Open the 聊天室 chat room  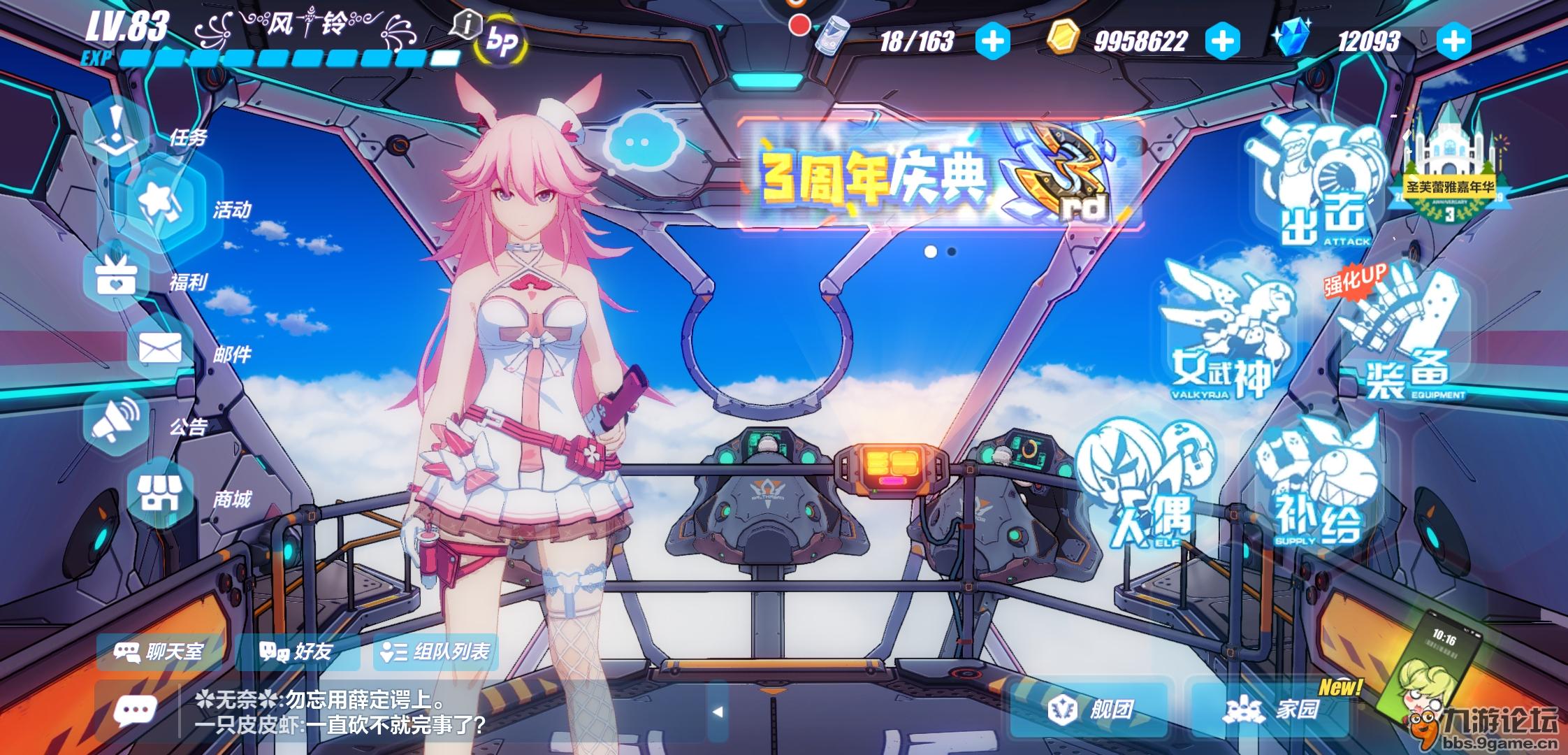point(159,652)
